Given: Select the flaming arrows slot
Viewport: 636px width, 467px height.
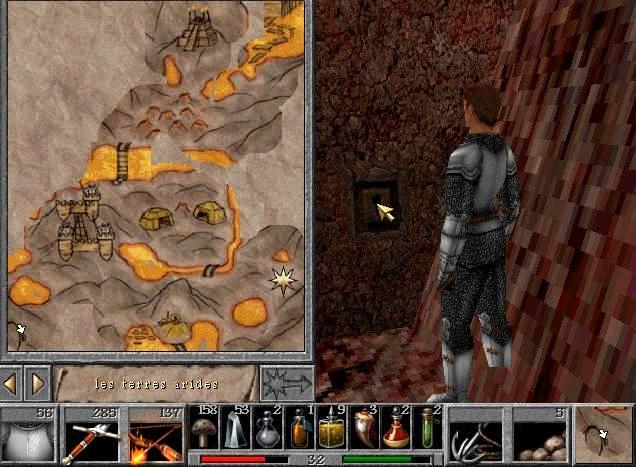Looking at the screenshot, I should coord(154,436).
